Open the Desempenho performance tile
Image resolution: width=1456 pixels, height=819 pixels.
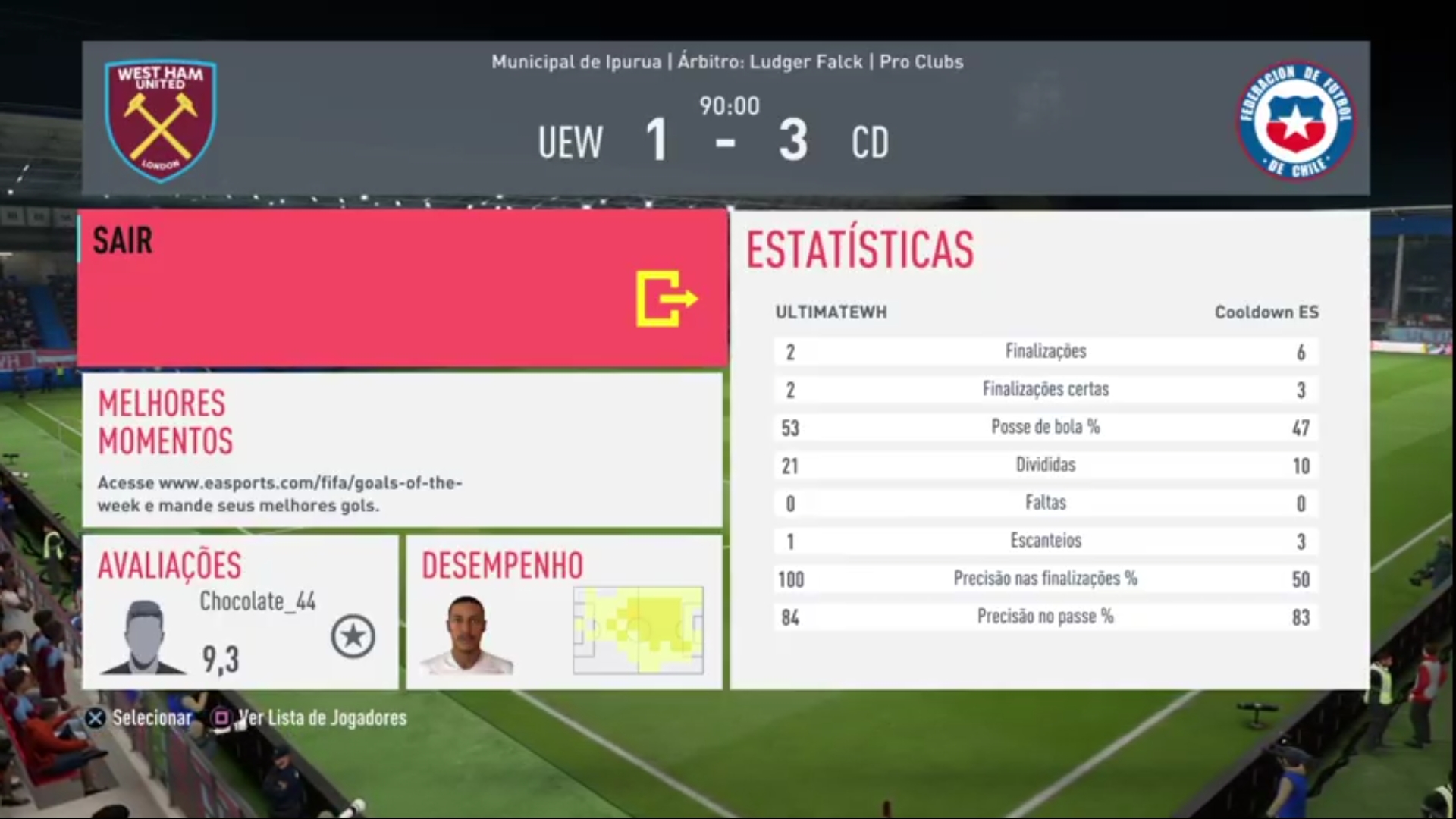(x=563, y=612)
